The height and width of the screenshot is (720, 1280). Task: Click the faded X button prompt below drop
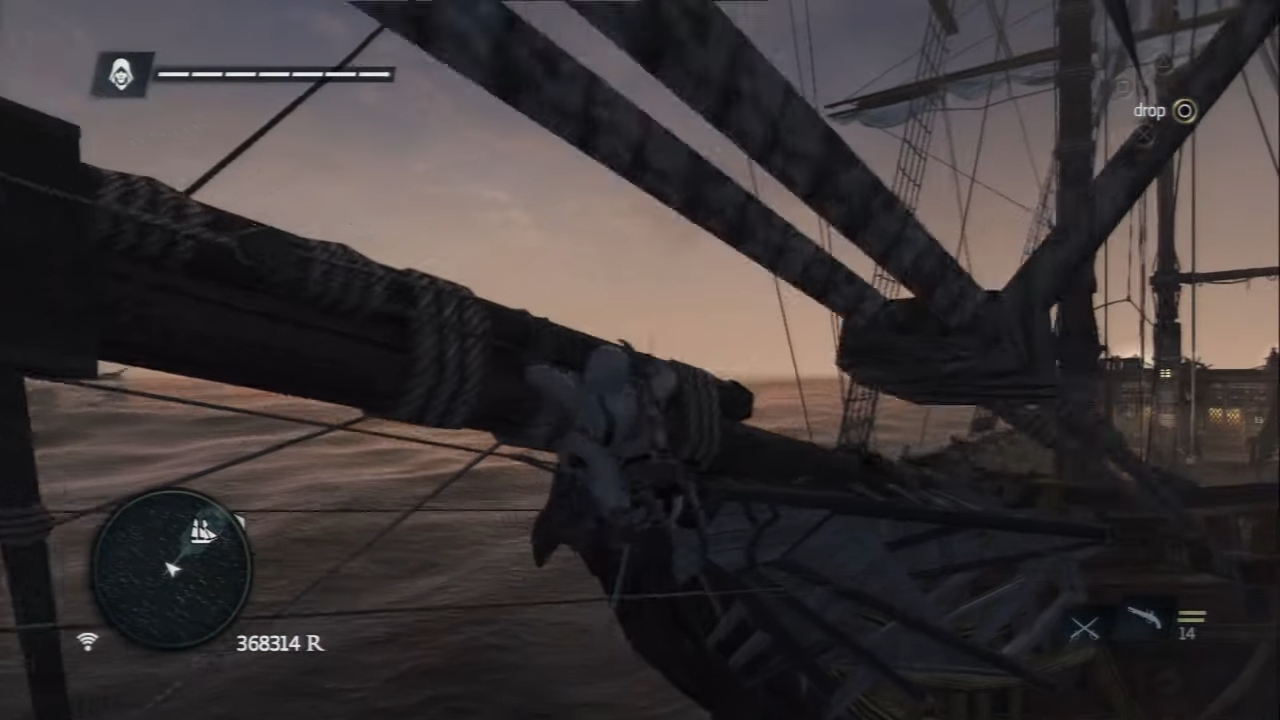[1144, 135]
